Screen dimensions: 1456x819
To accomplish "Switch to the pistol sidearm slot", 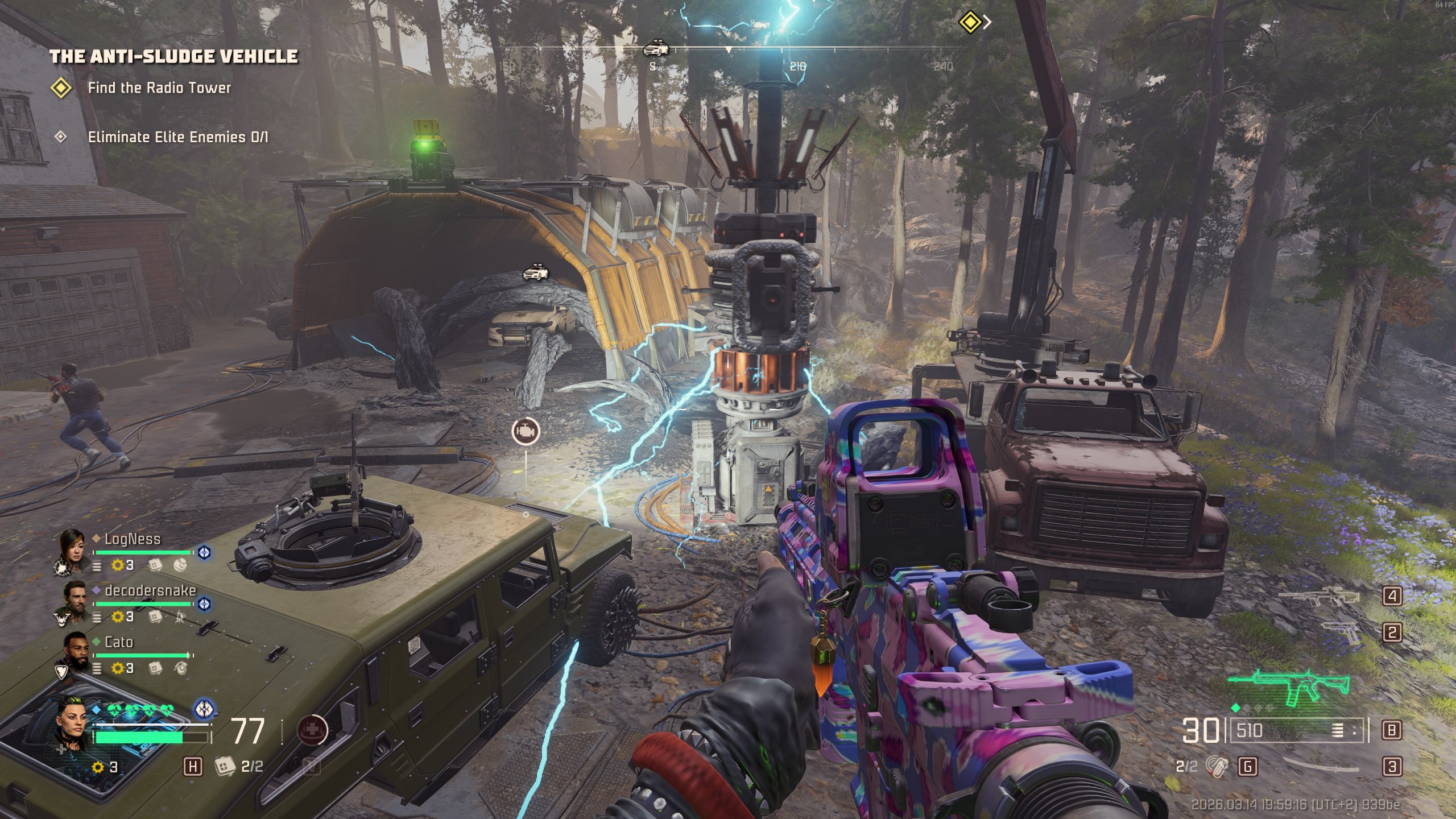I will pos(1341,632).
